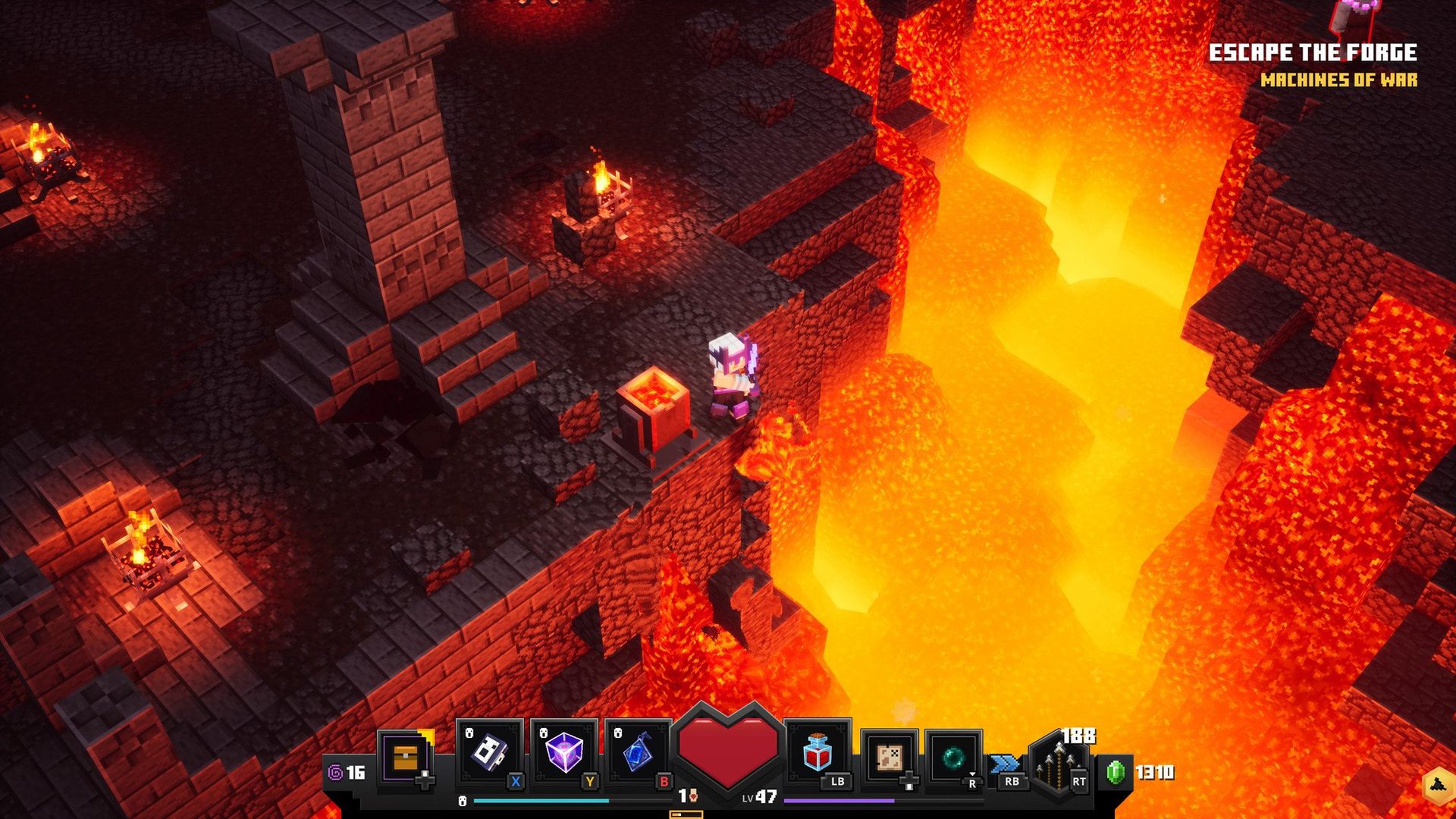Click the purple XP progress bar
The height and width of the screenshot is (819, 1456).
(x=839, y=801)
